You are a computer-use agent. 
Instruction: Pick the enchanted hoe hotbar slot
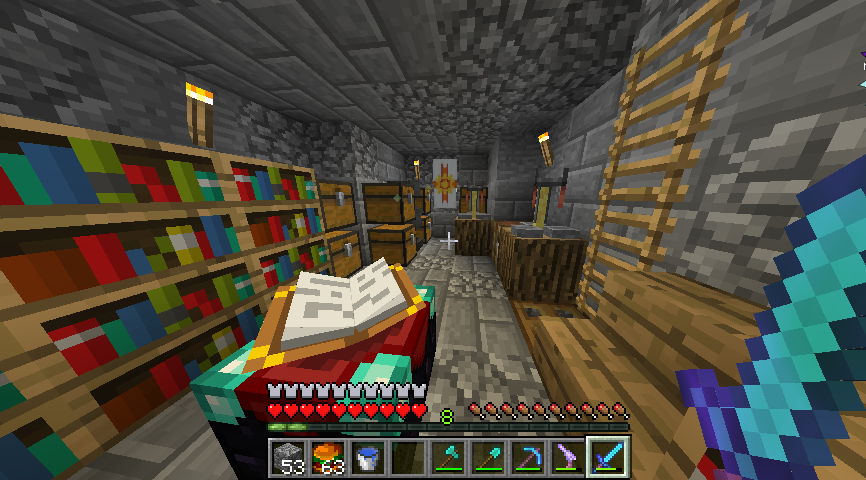pyautogui.click(x=568, y=458)
